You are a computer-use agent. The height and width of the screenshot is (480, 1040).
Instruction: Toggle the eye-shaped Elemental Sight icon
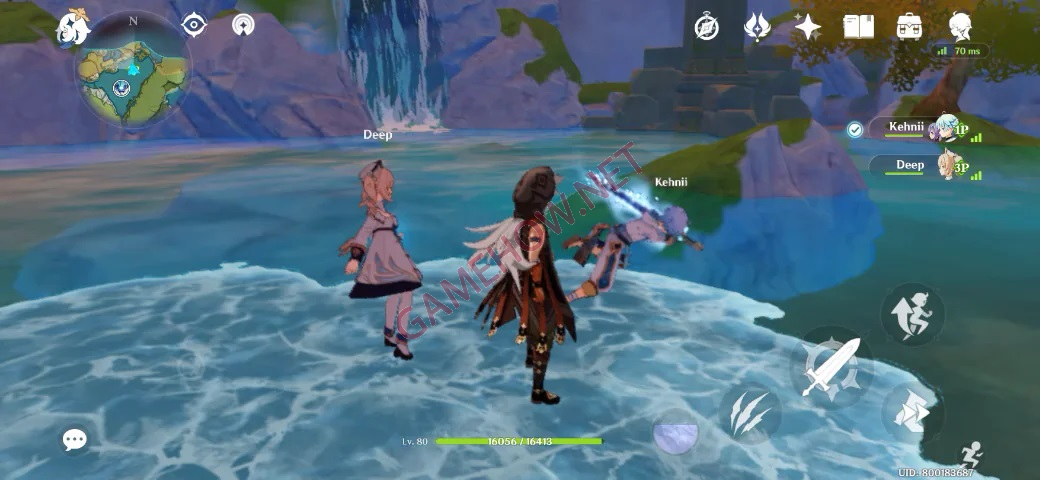tap(194, 25)
